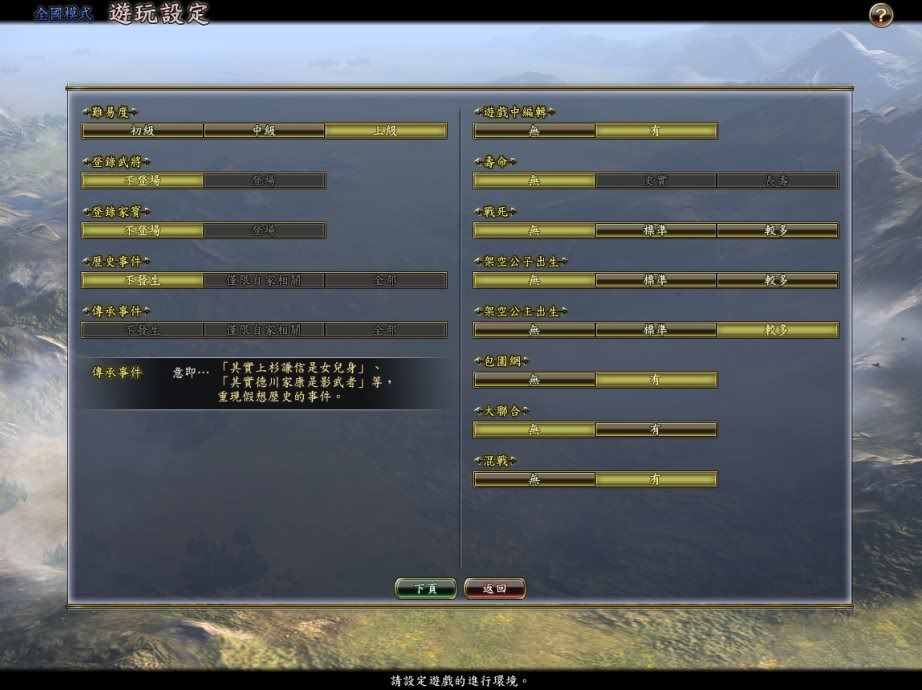Screen dimensions: 922x690
Task: Set 壽命 to 史實
Action: coord(655,180)
